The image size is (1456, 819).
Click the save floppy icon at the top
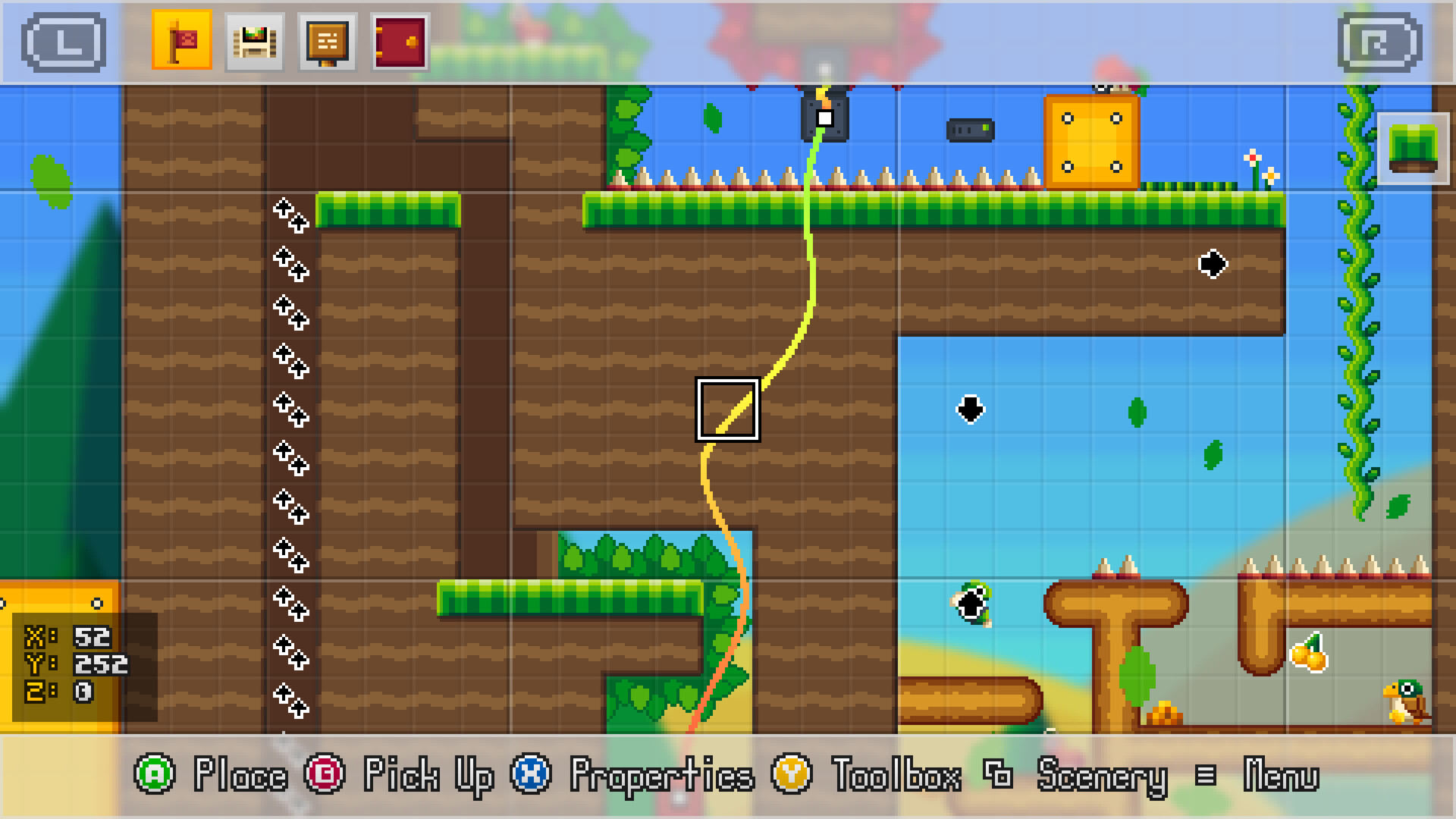point(255,39)
